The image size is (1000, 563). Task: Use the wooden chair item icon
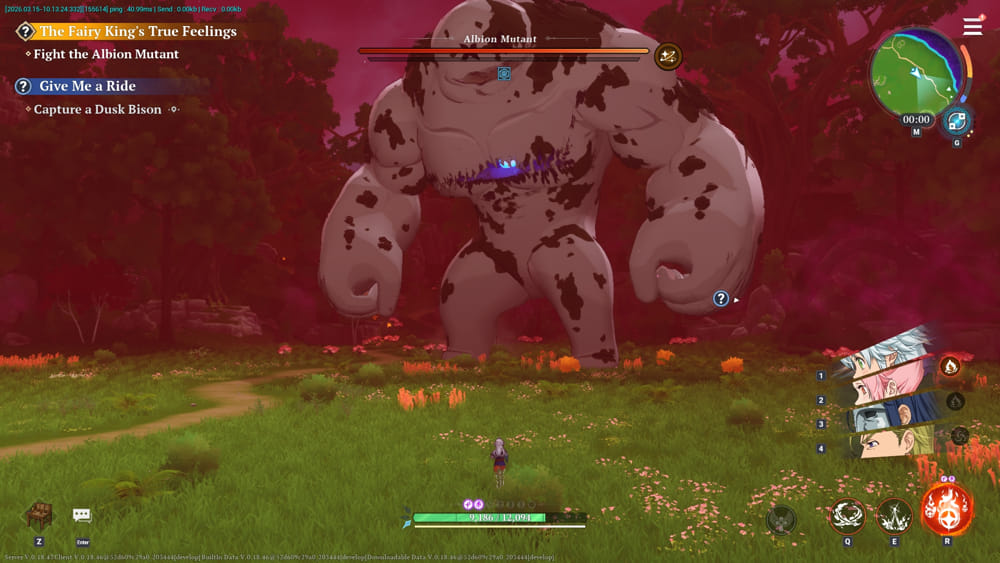pos(39,515)
